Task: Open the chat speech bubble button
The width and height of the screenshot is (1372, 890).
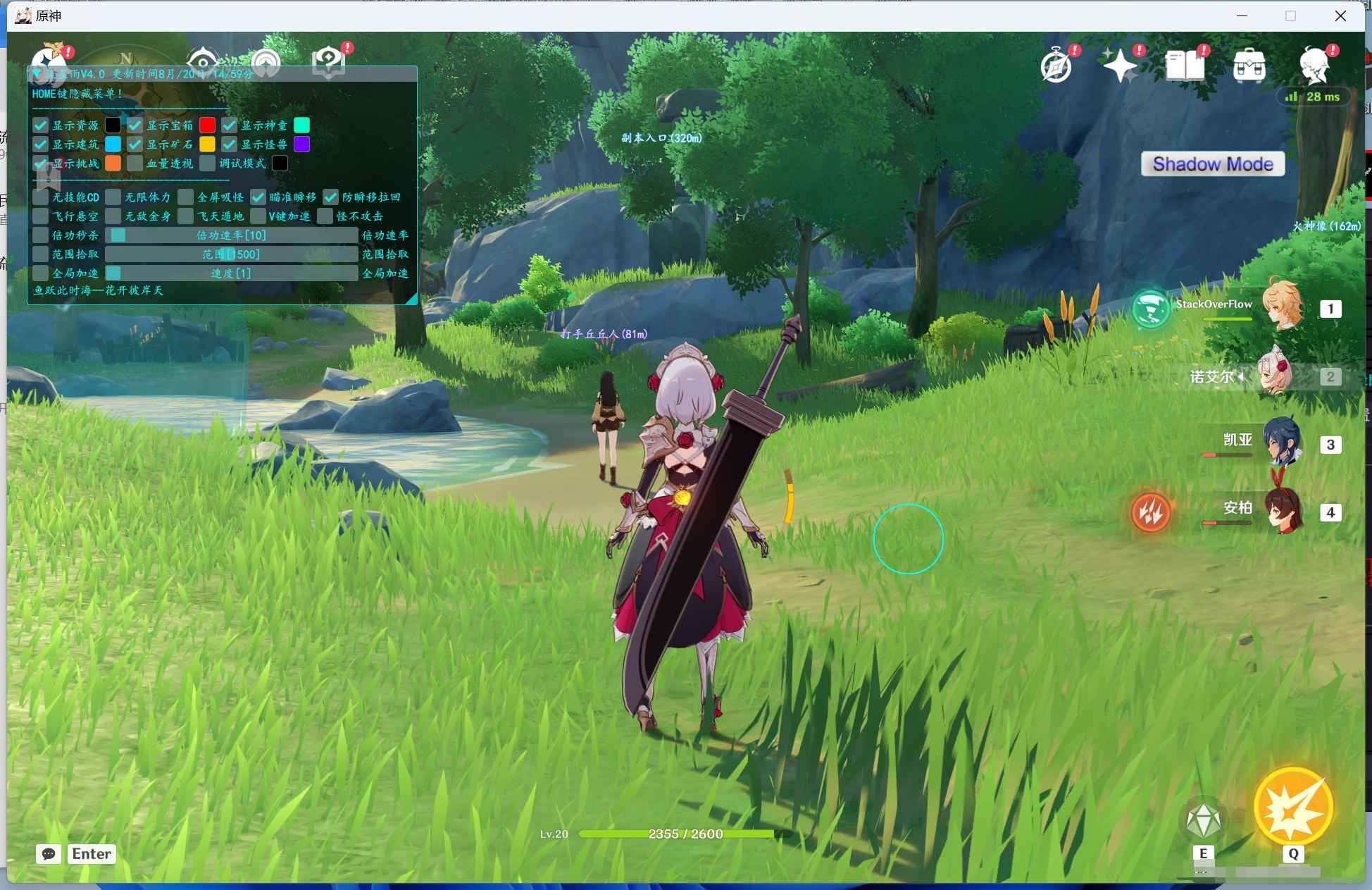Action: point(49,854)
